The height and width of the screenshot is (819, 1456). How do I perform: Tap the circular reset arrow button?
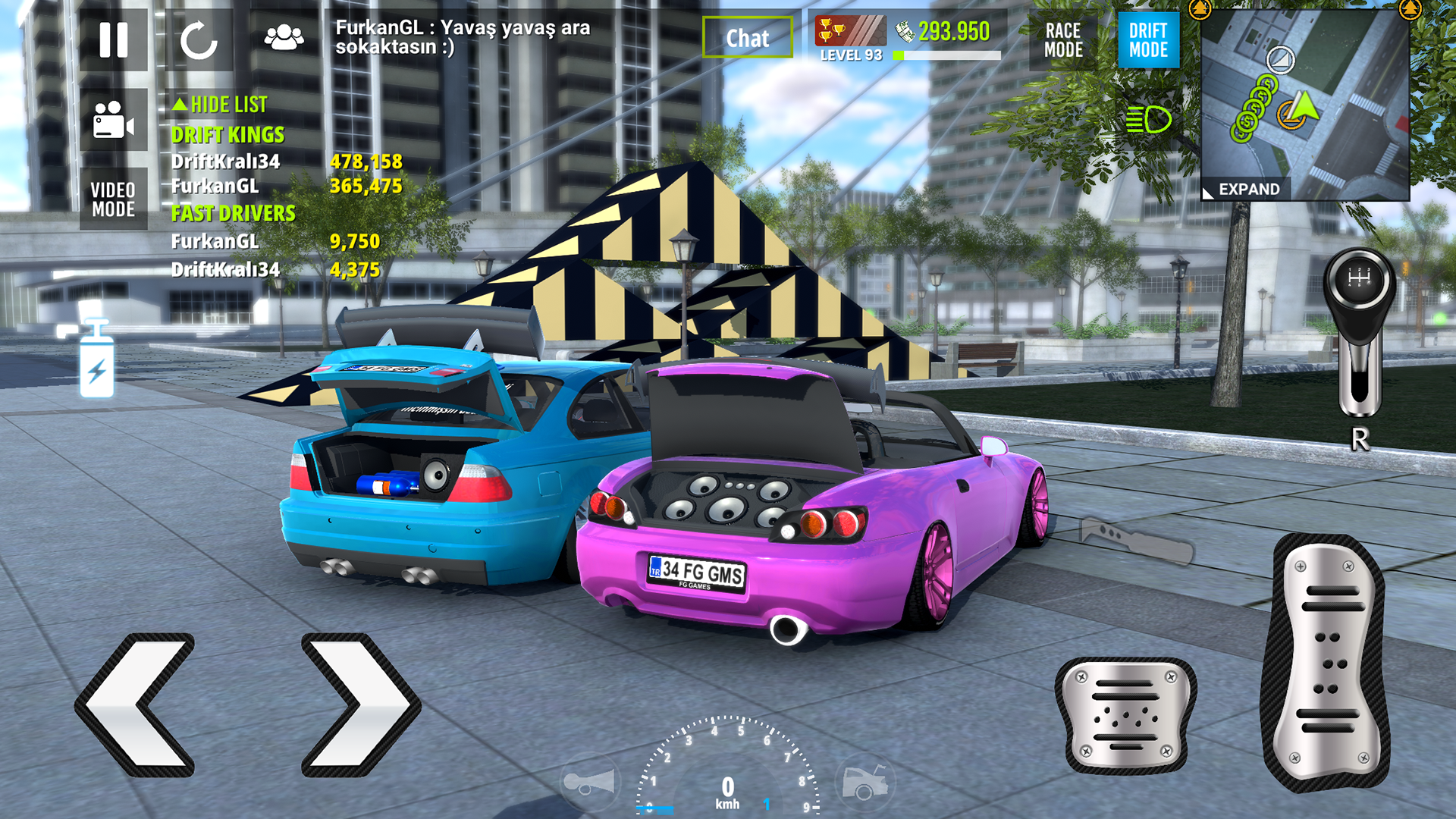click(x=199, y=39)
